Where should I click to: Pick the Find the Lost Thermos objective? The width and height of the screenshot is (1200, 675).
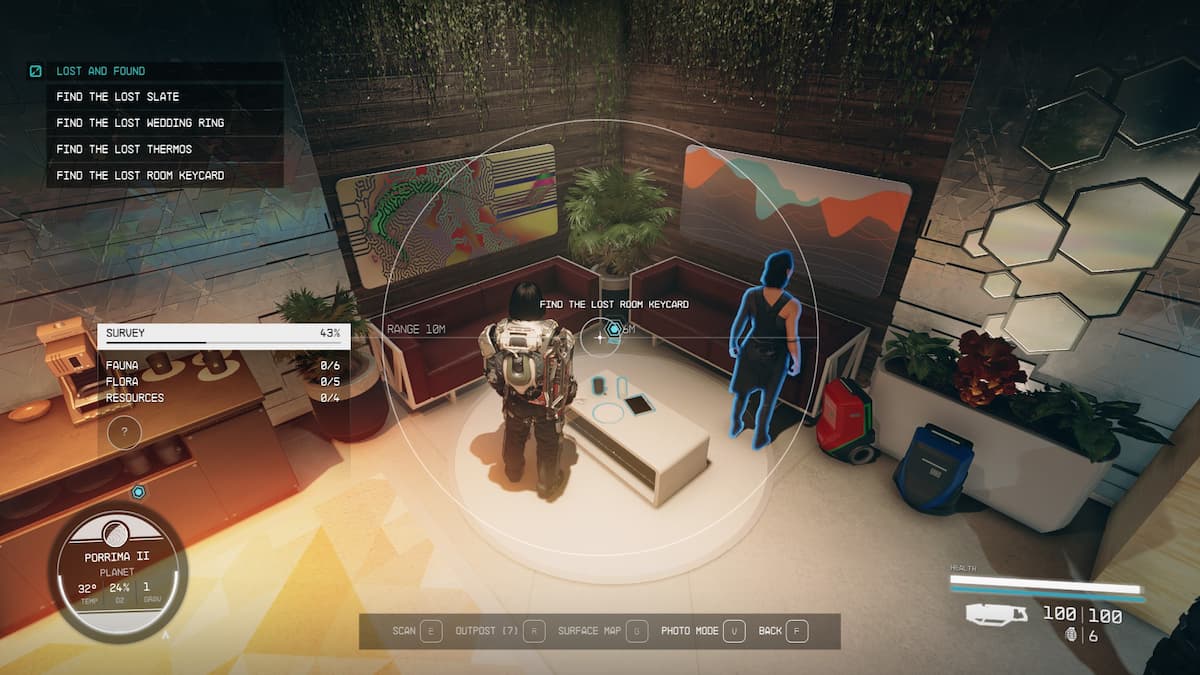point(124,149)
